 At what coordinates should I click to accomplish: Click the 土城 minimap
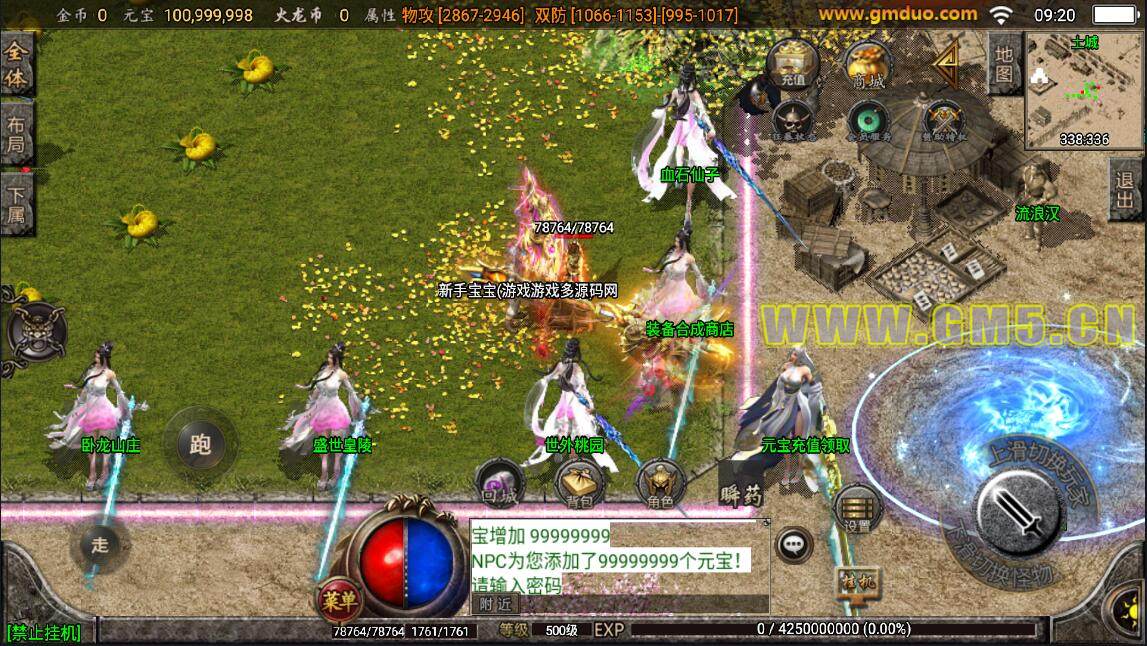[x=1084, y=90]
